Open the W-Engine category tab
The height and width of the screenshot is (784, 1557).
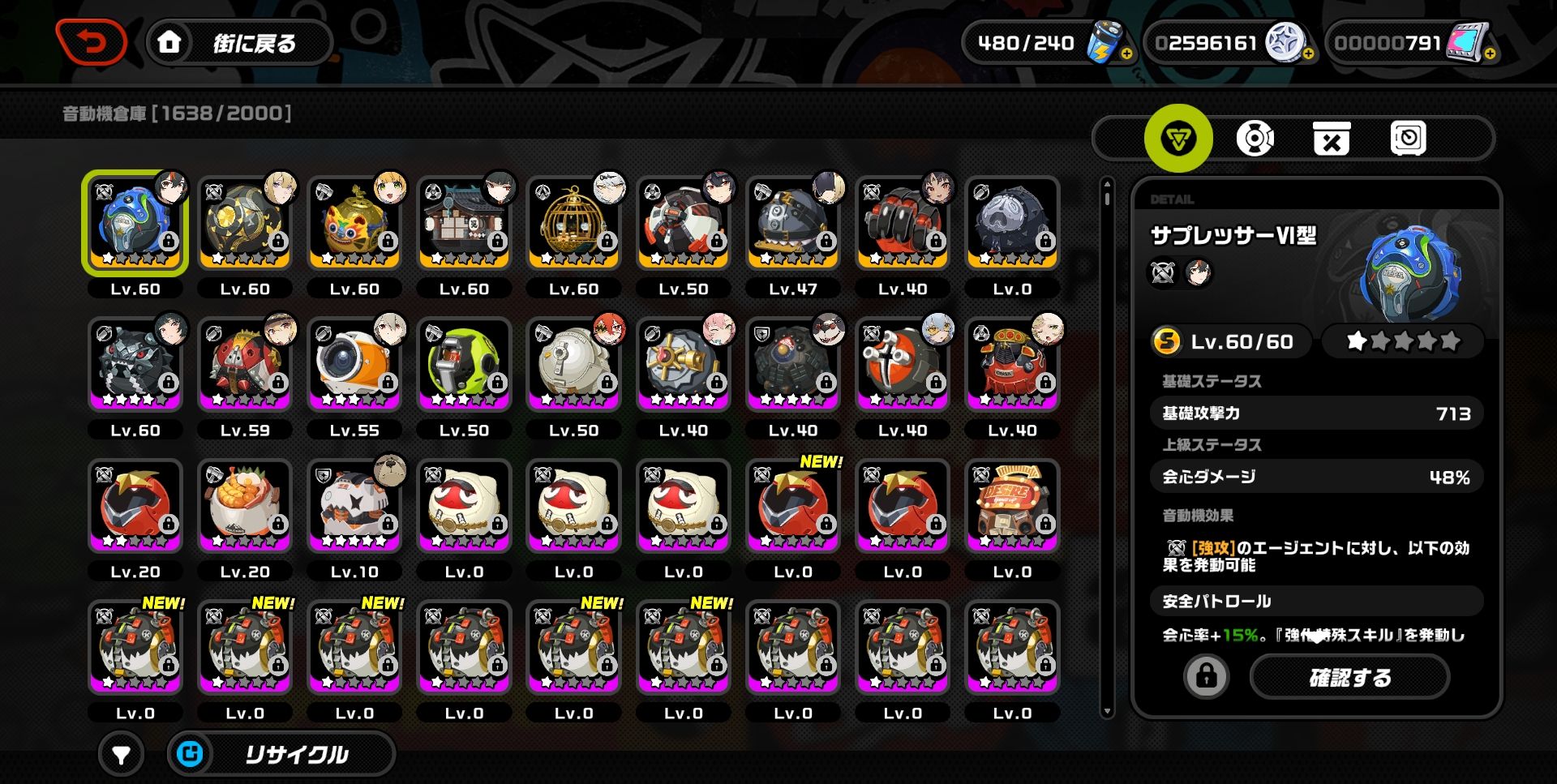click(x=1177, y=139)
